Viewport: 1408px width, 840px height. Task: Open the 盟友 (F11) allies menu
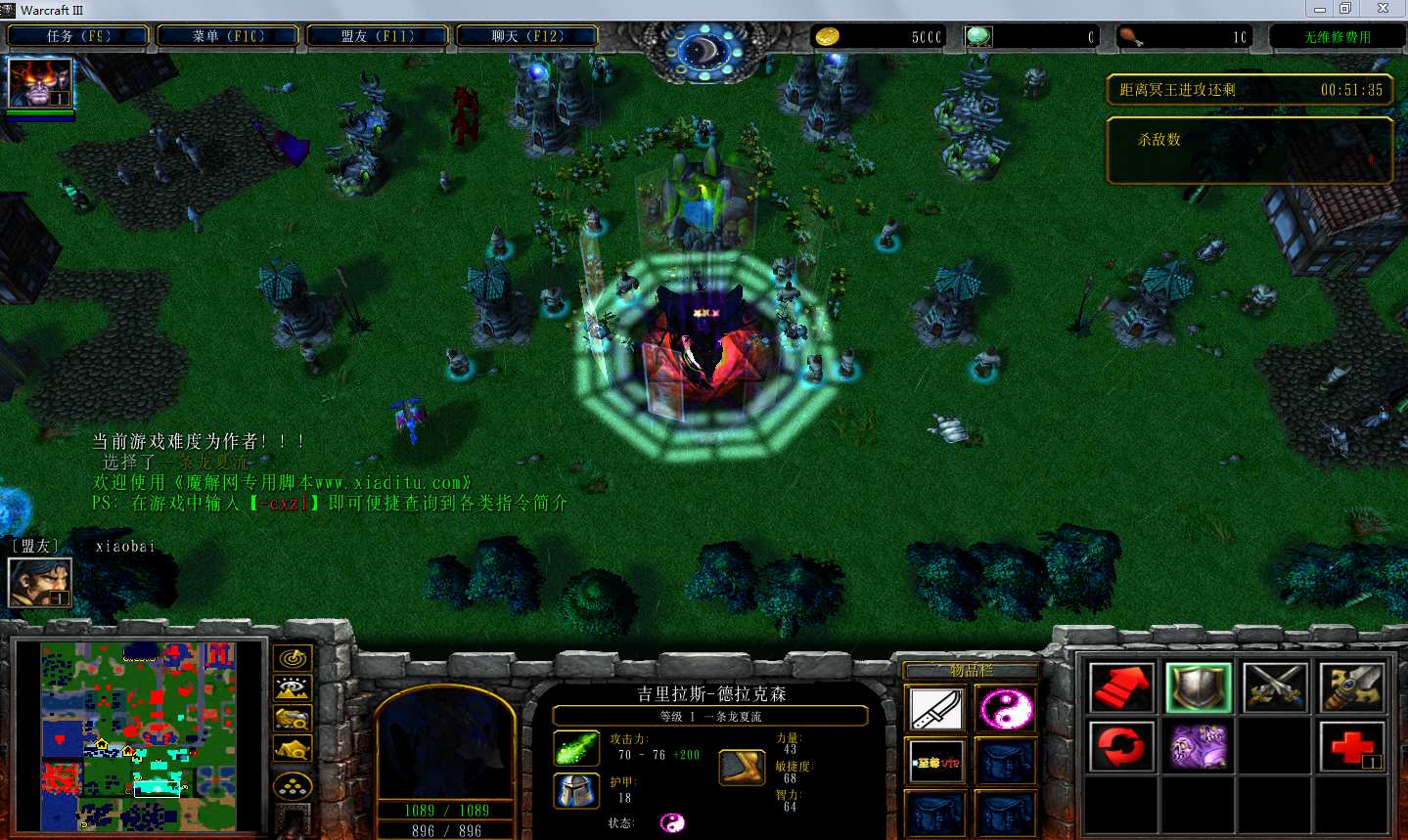[378, 36]
